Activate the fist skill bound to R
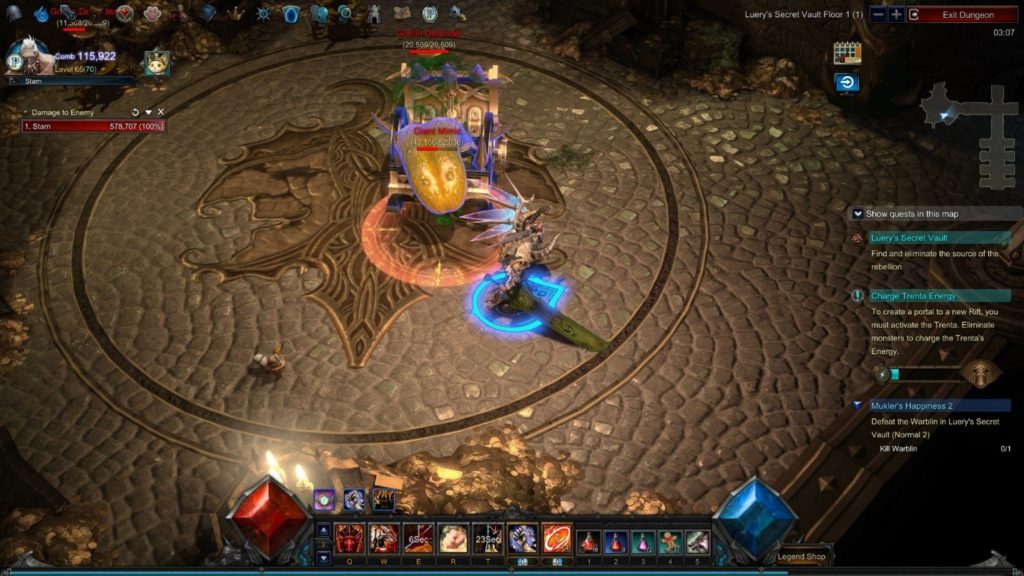The height and width of the screenshot is (576, 1024). [x=452, y=539]
